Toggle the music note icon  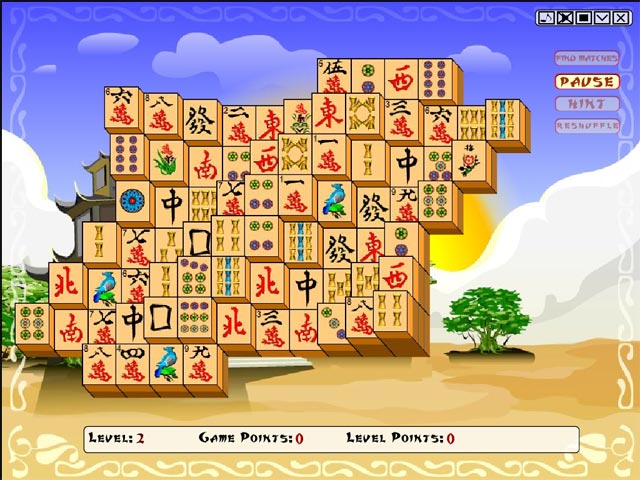pos(545,17)
